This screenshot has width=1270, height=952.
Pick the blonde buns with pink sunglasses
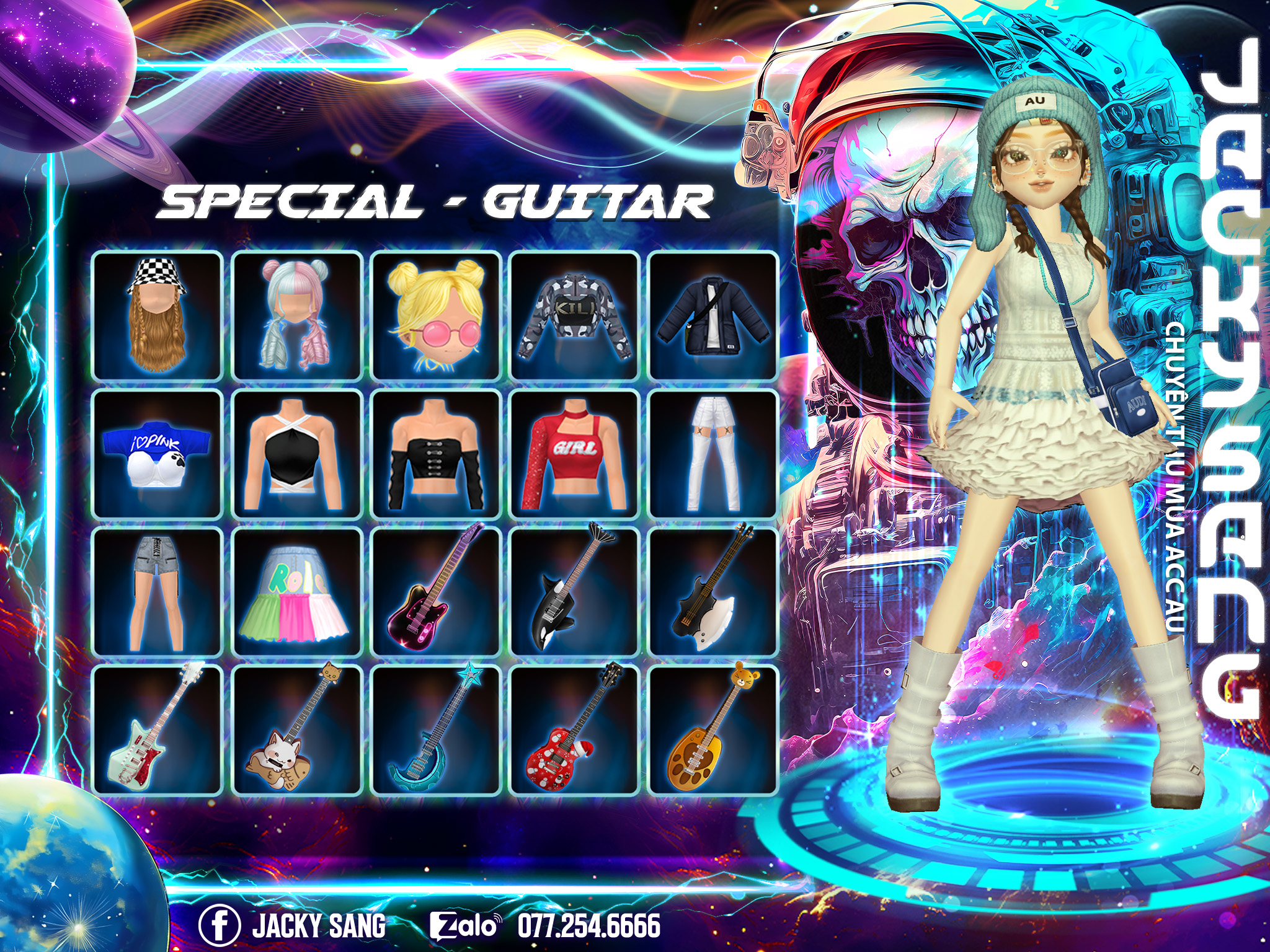pos(435,315)
